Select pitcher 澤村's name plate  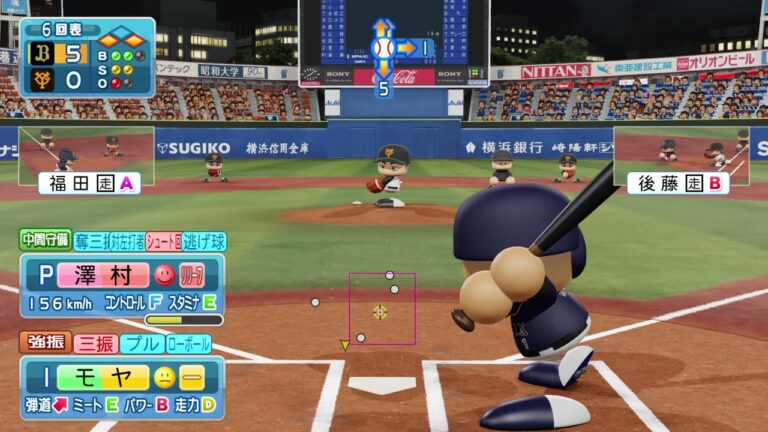pyautogui.click(x=98, y=273)
